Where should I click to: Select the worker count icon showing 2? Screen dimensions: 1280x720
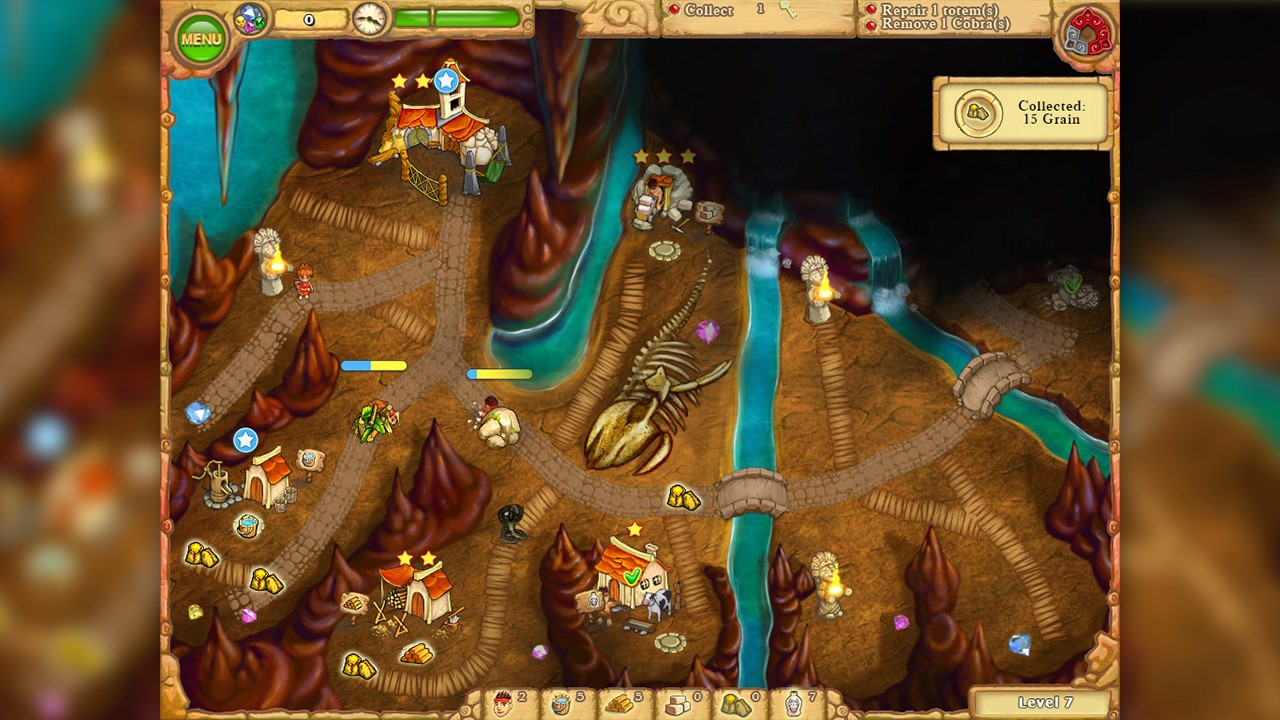pyautogui.click(x=501, y=705)
